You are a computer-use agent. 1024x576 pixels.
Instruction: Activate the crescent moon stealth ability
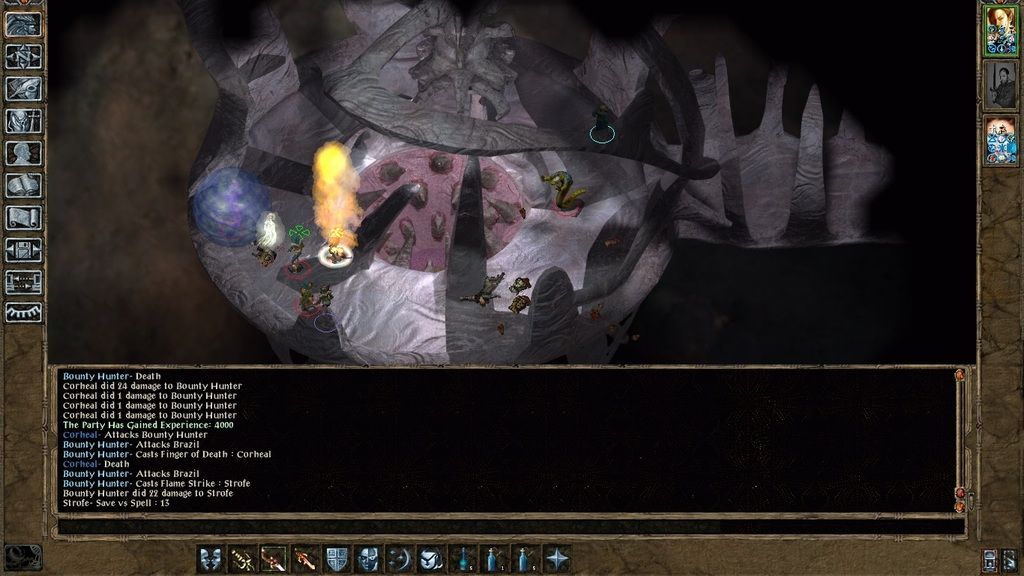pyautogui.click(x=400, y=559)
